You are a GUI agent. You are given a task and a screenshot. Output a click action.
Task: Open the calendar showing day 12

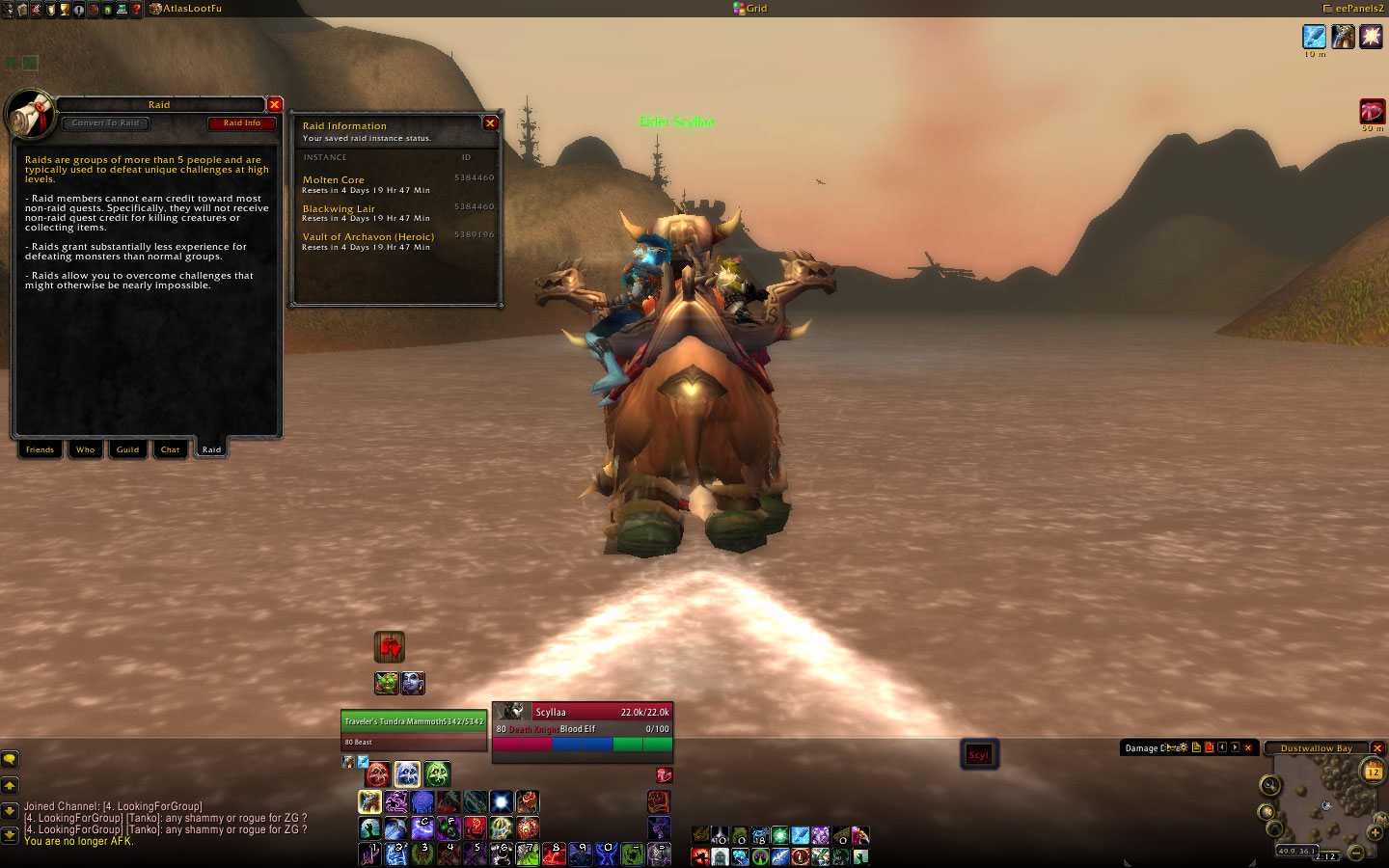pyautogui.click(x=1373, y=772)
